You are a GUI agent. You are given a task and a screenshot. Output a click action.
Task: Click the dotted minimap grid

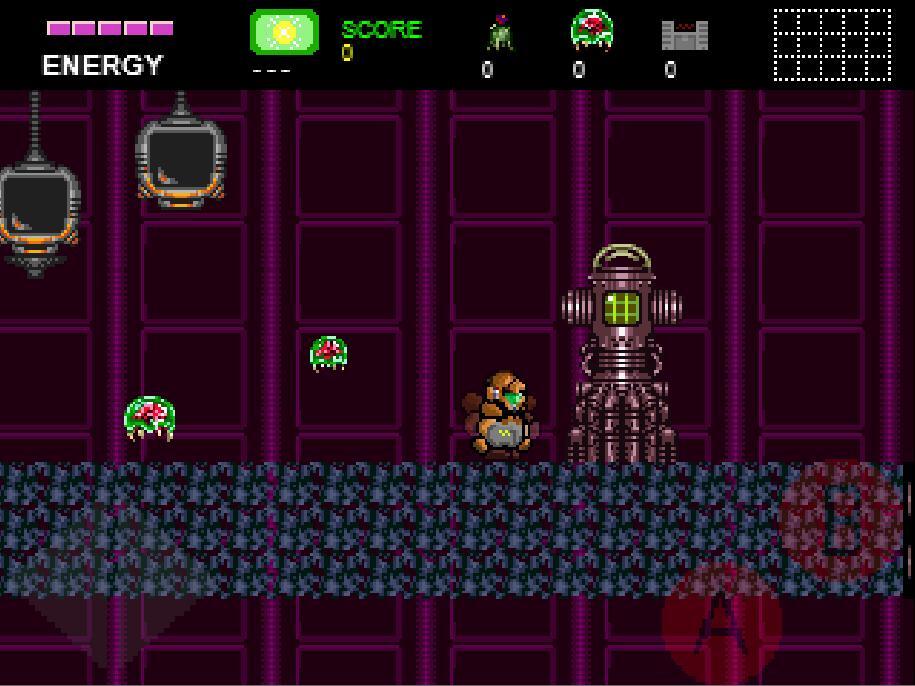[832, 44]
